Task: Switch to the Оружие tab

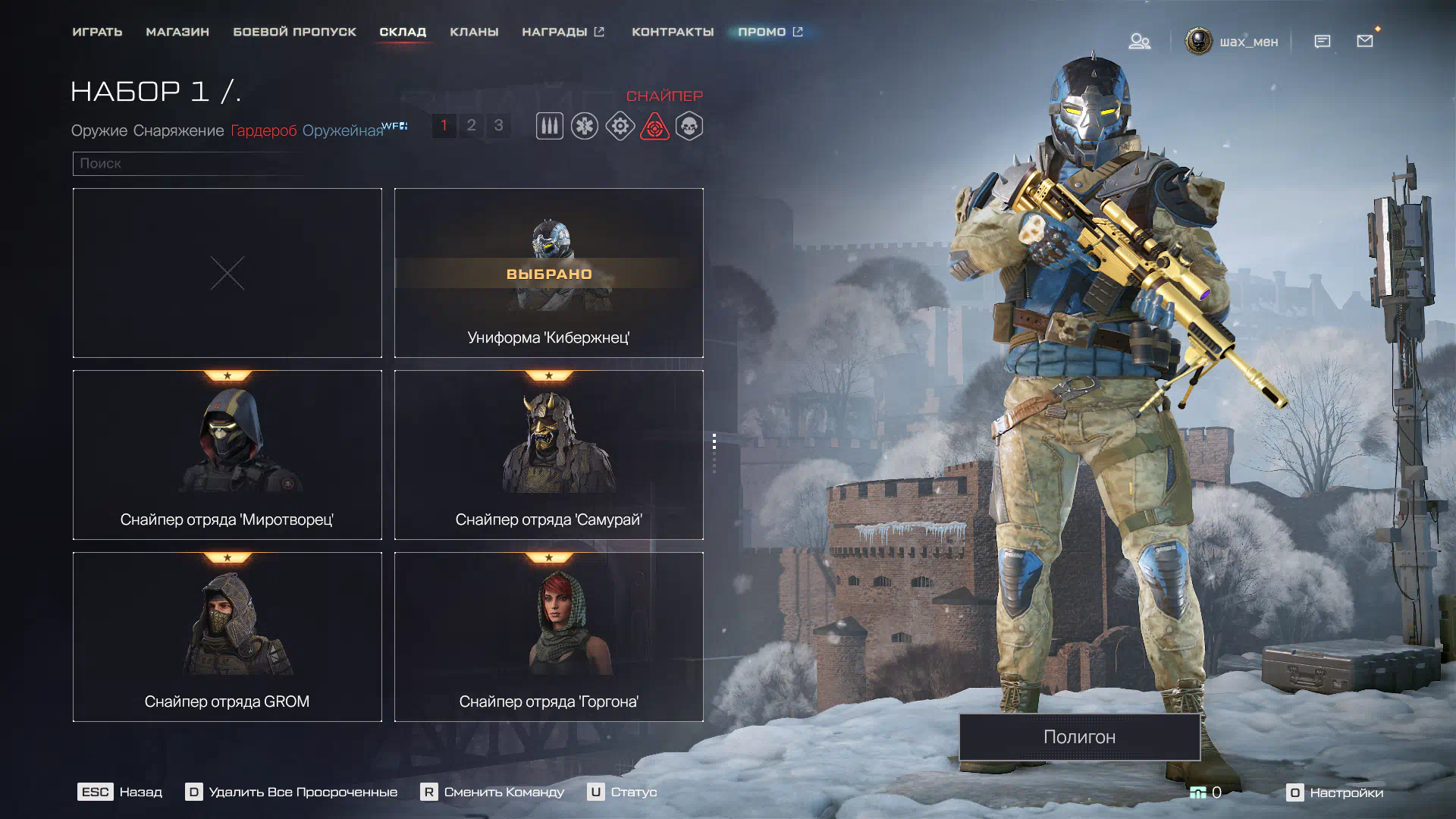Action: tap(99, 130)
